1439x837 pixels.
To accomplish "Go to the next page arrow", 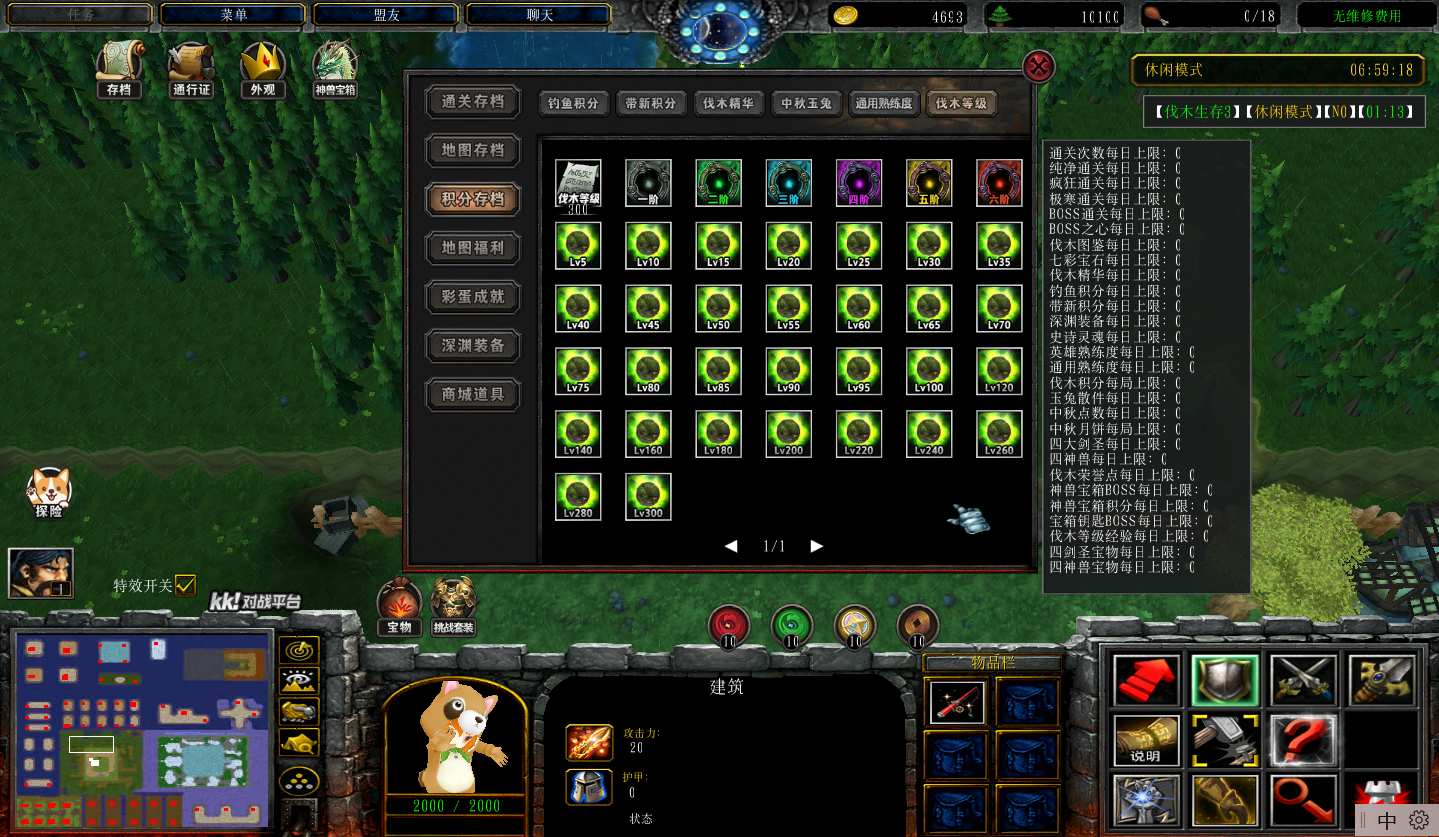I will point(817,546).
